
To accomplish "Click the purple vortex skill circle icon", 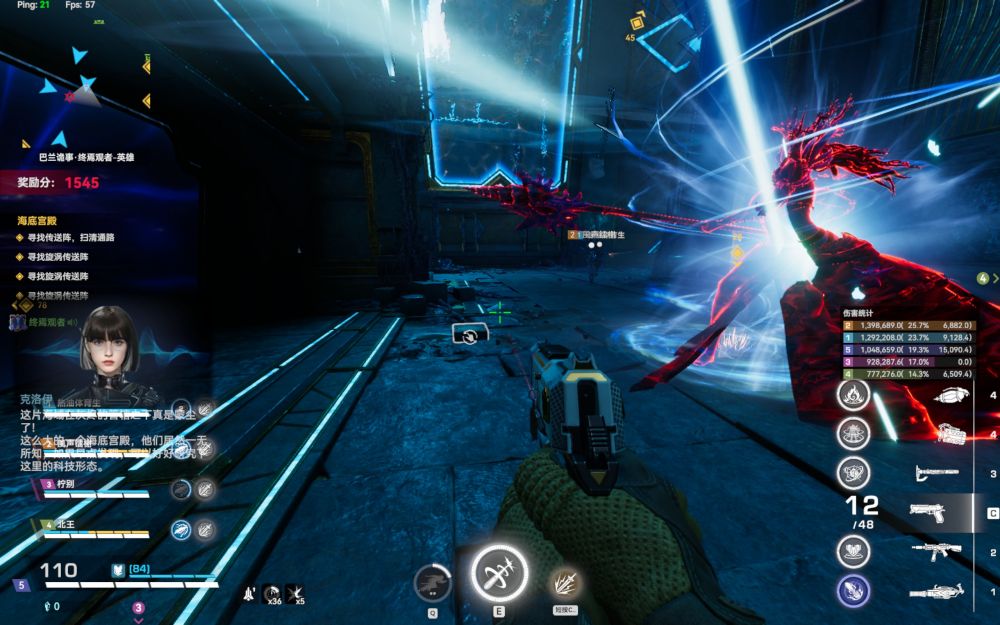I will pyautogui.click(x=853, y=591).
